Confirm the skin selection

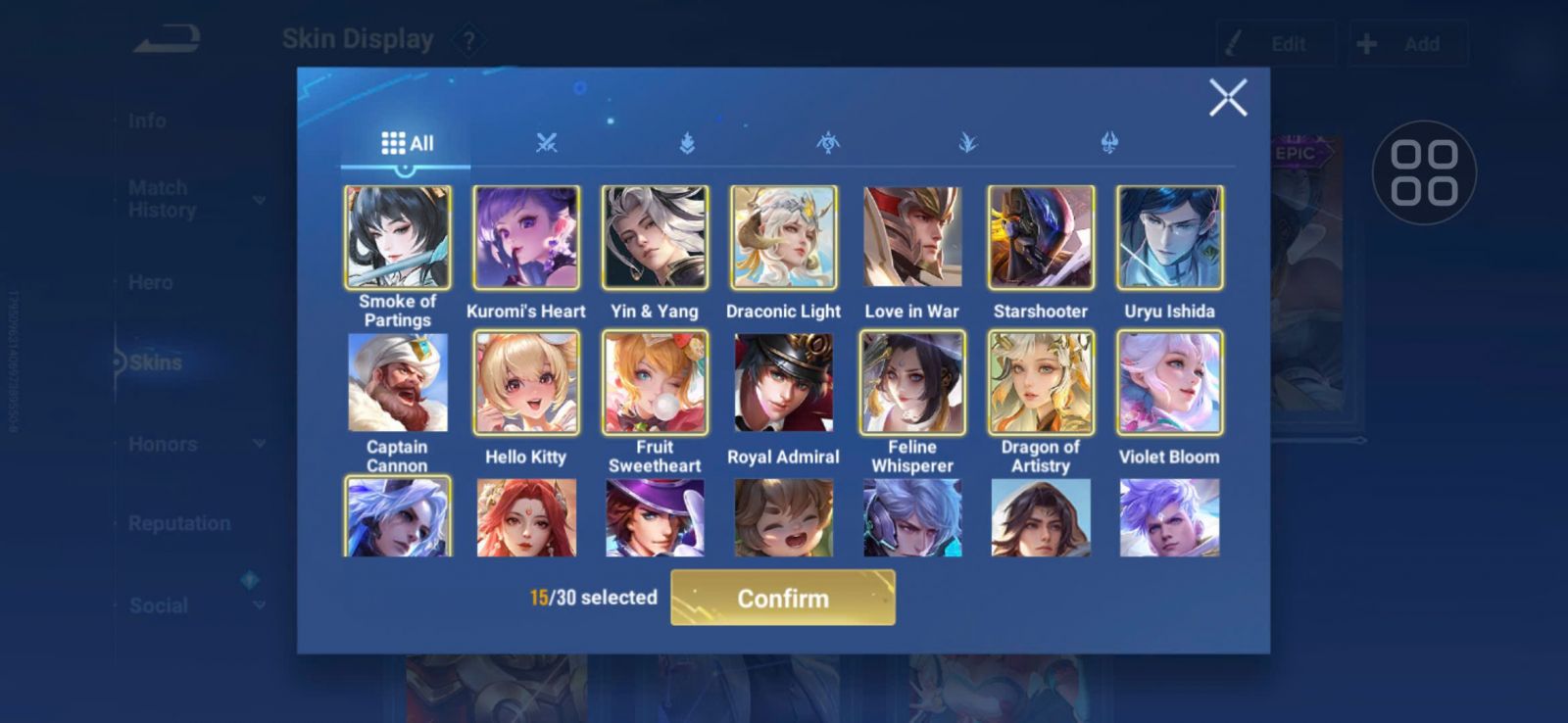pyautogui.click(x=782, y=598)
